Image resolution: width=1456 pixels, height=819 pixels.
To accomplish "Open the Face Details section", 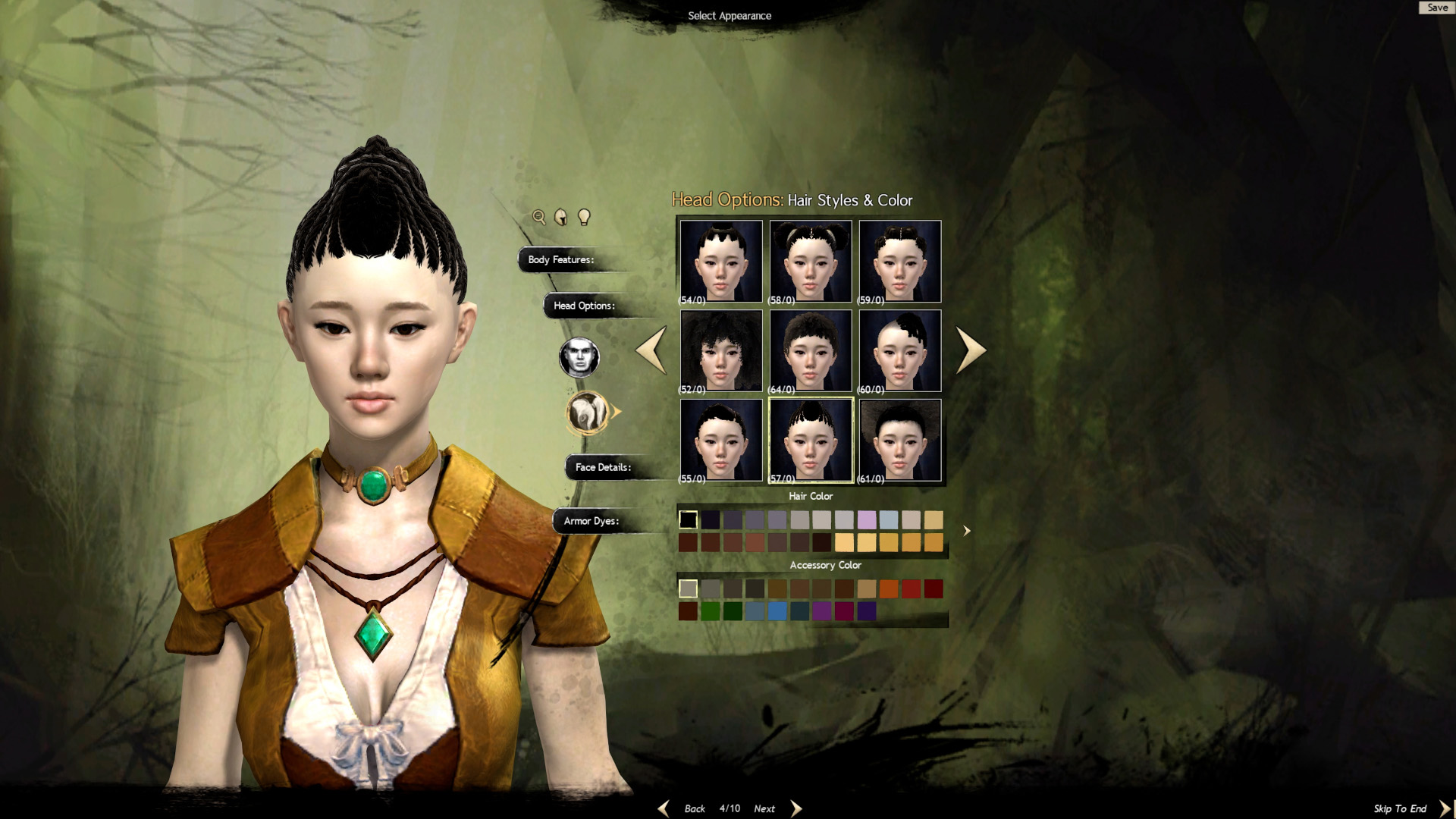I will 603,467.
